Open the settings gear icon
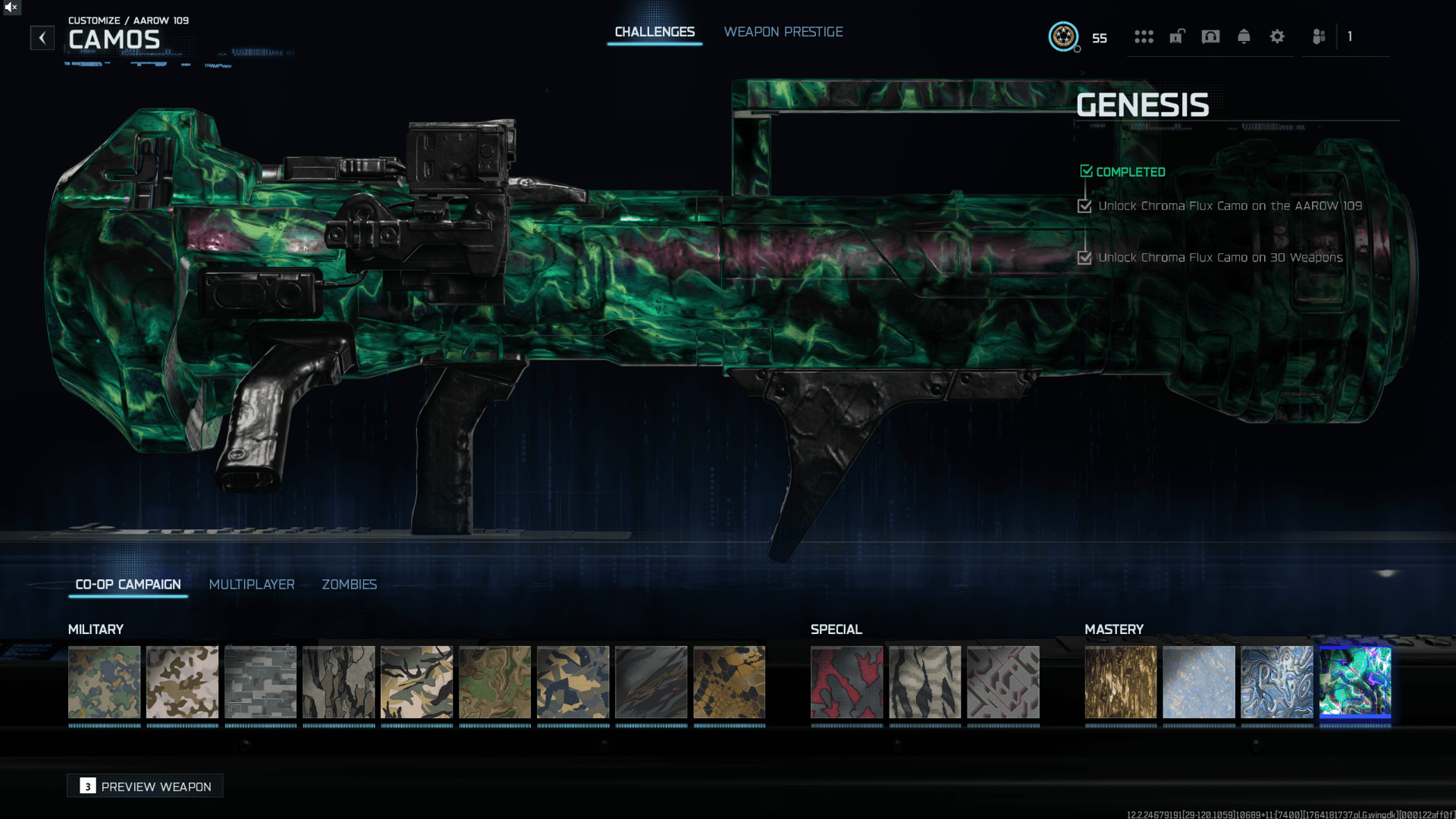The width and height of the screenshot is (1456, 819). point(1277,36)
